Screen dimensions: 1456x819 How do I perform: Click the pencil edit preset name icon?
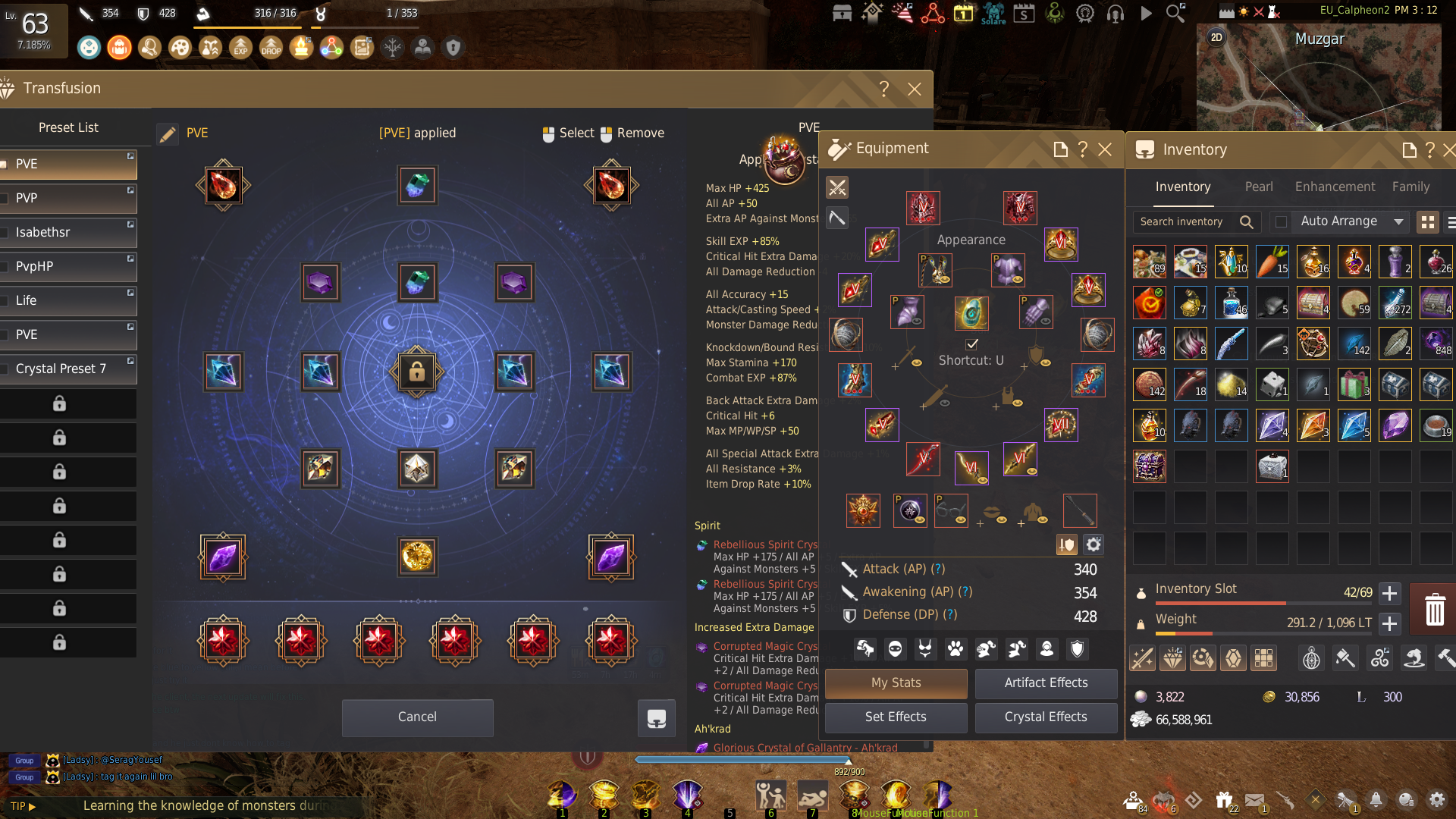click(x=168, y=134)
